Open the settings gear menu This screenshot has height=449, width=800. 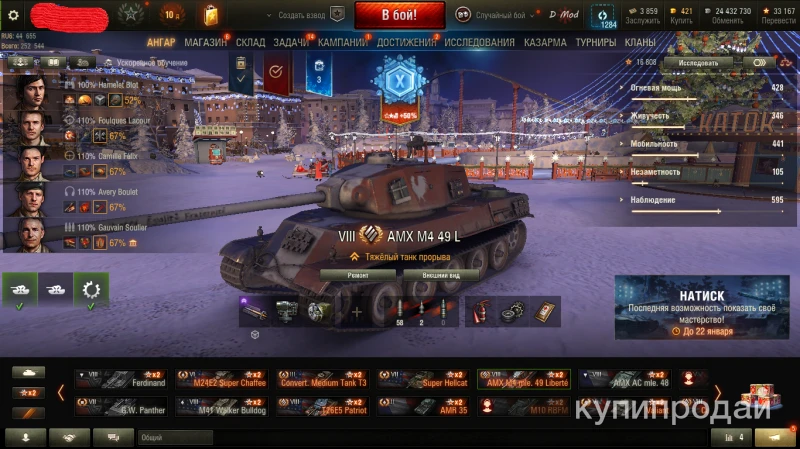(x=13, y=14)
